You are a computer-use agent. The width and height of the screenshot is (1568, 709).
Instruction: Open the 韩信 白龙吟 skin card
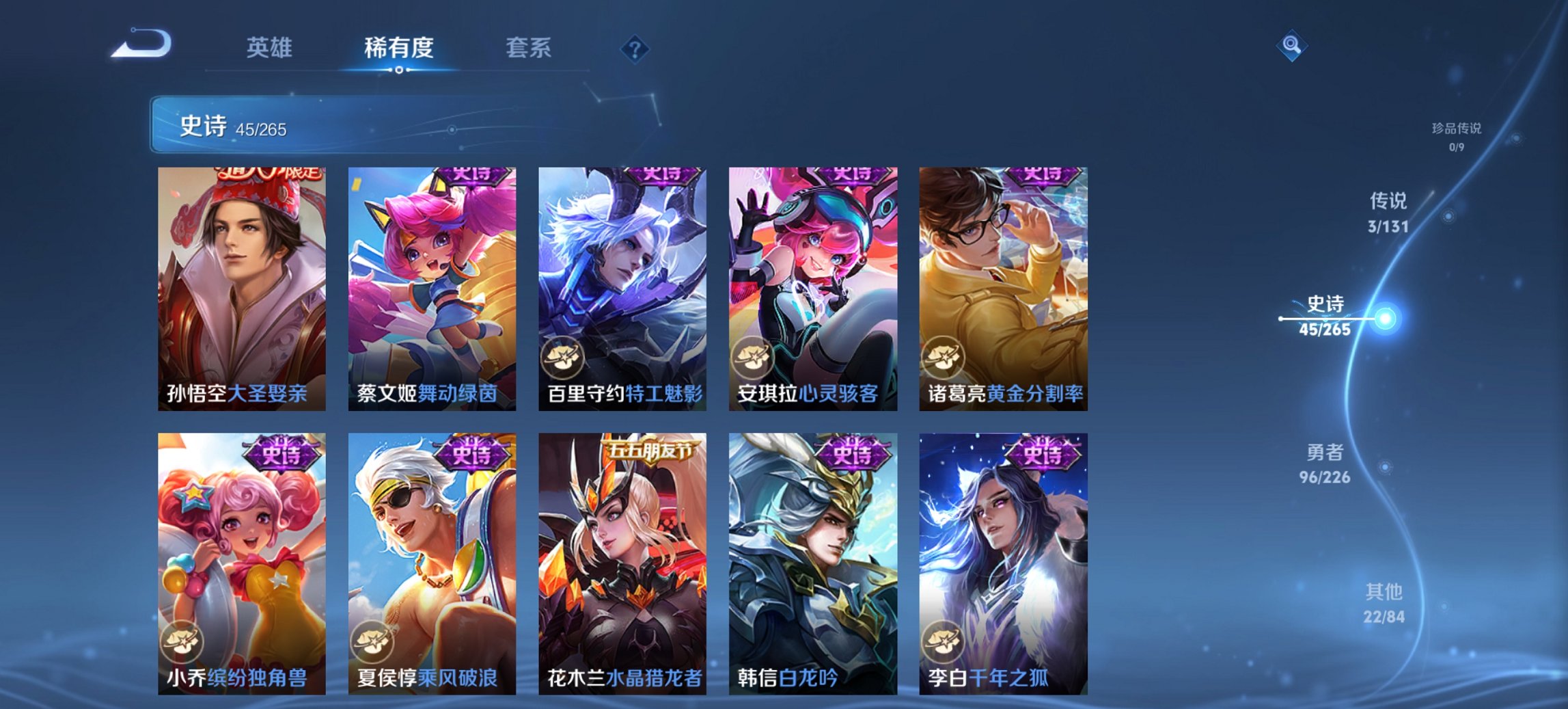[x=808, y=554]
